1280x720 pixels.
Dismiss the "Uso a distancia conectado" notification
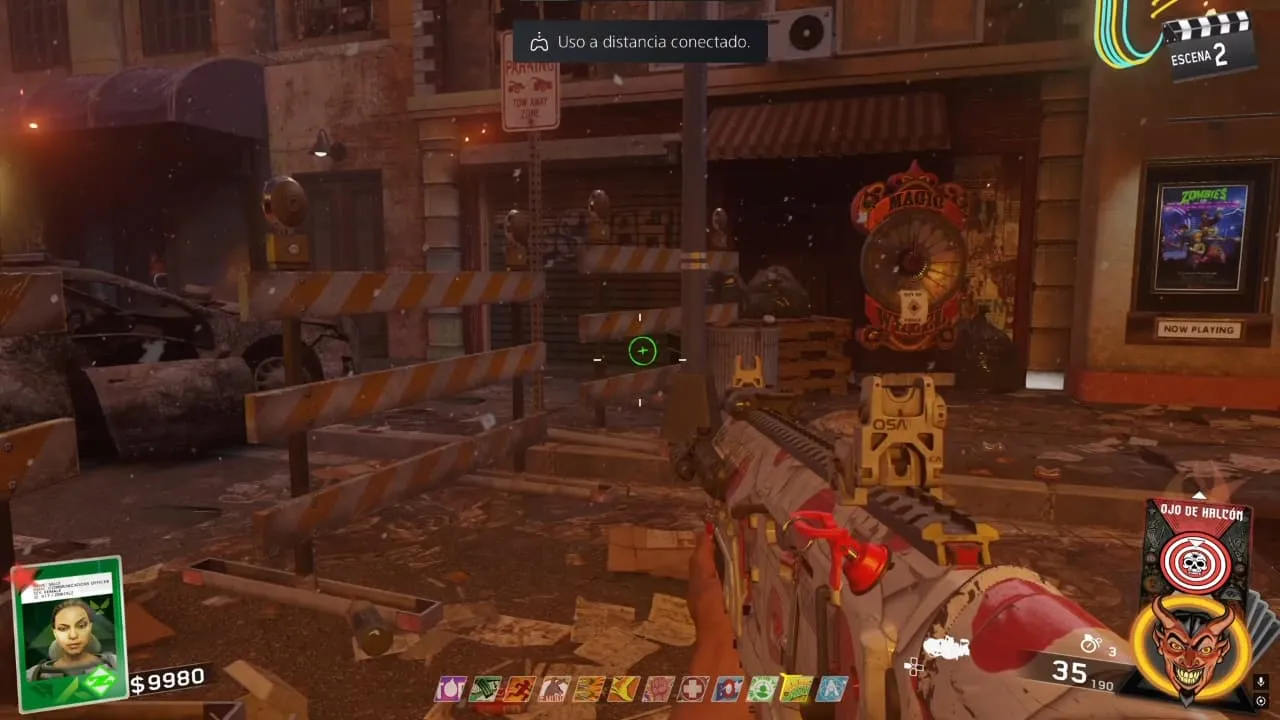click(640, 42)
